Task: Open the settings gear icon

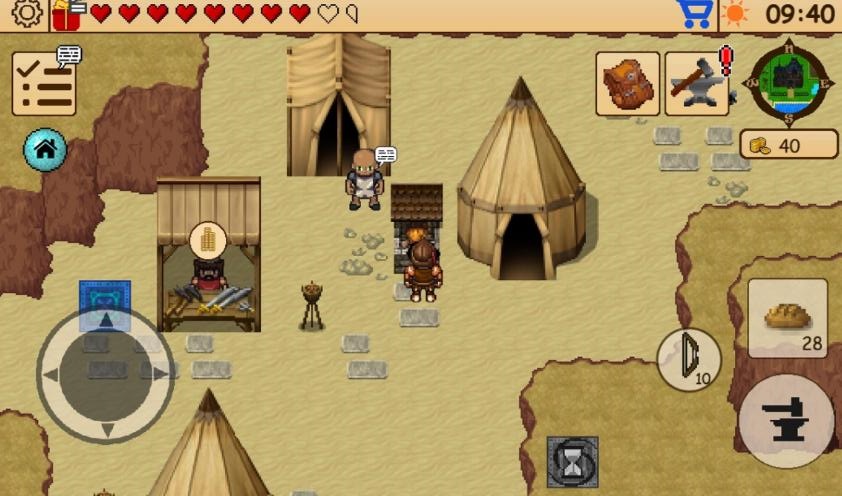Action: tap(27, 14)
